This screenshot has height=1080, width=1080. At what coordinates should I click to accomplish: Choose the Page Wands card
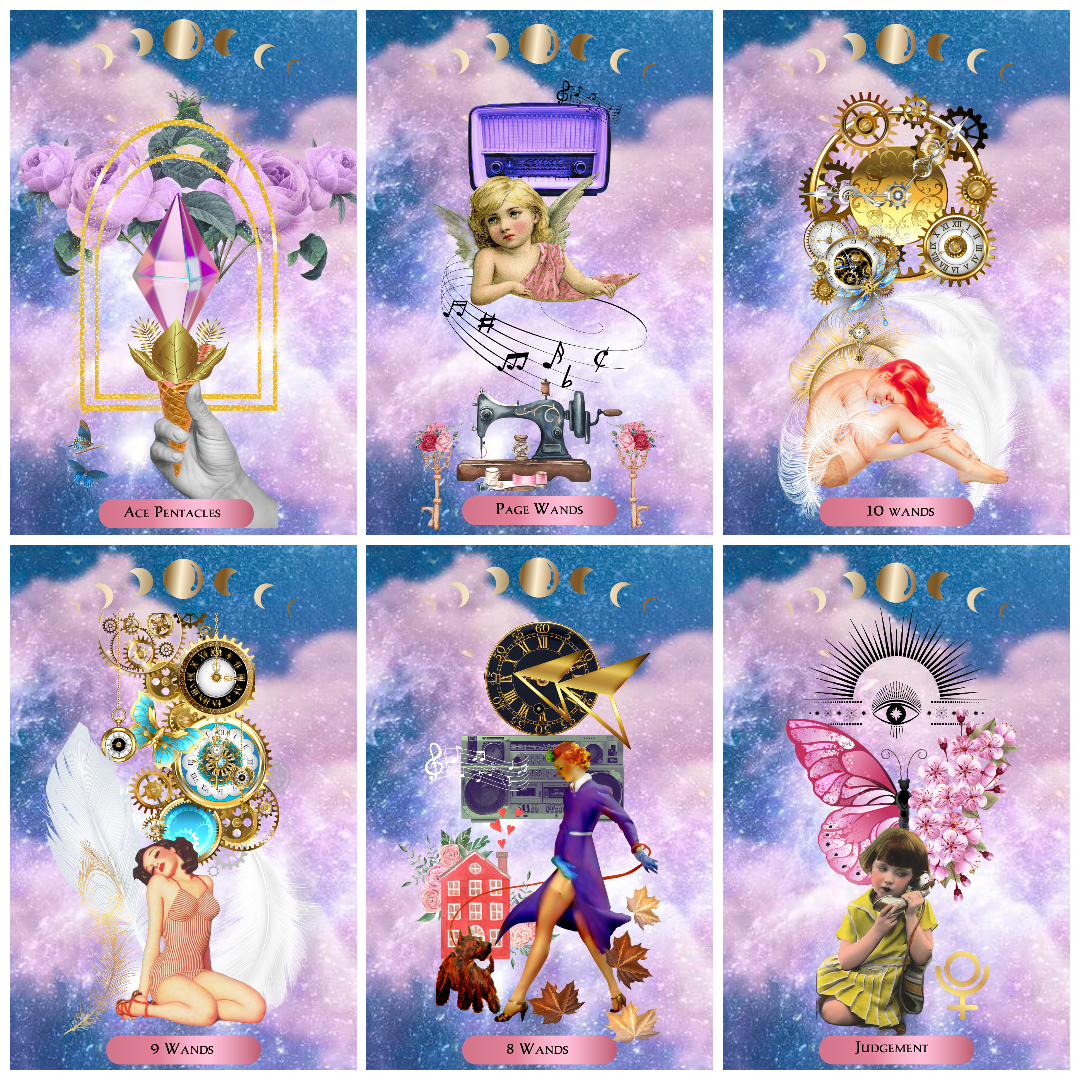(539, 272)
